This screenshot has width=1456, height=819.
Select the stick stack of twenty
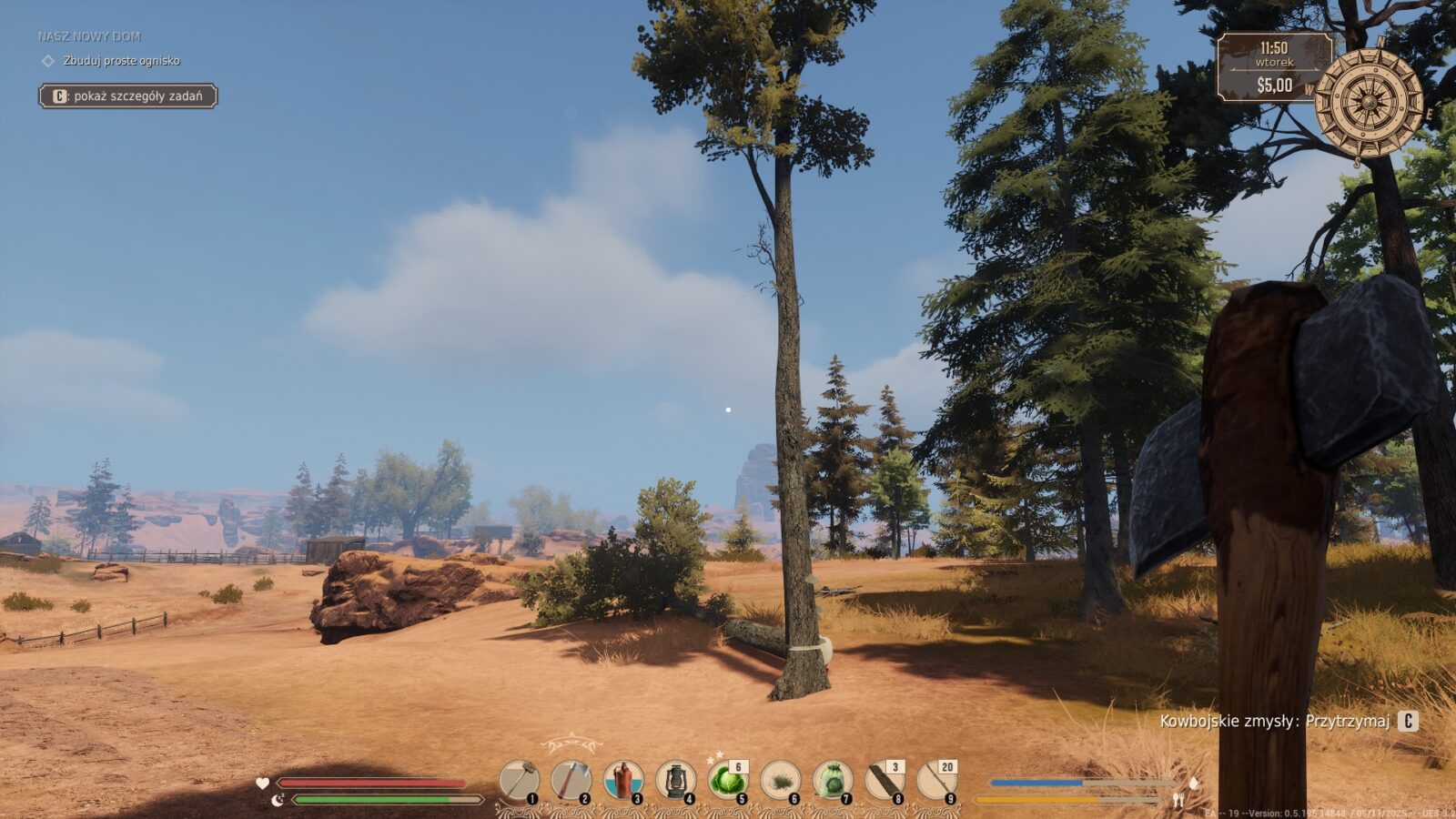[x=936, y=781]
